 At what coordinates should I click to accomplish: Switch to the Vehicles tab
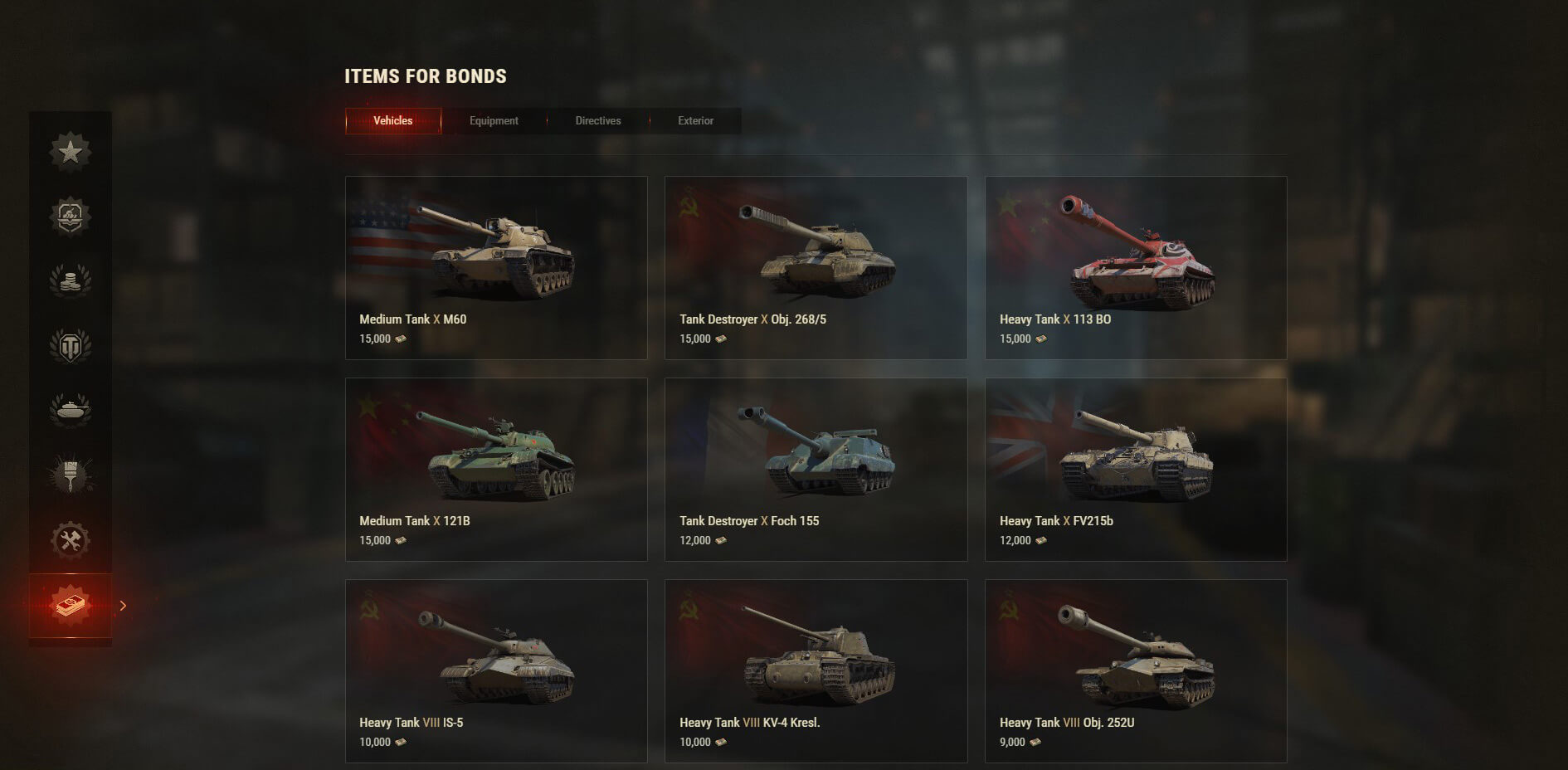click(393, 121)
